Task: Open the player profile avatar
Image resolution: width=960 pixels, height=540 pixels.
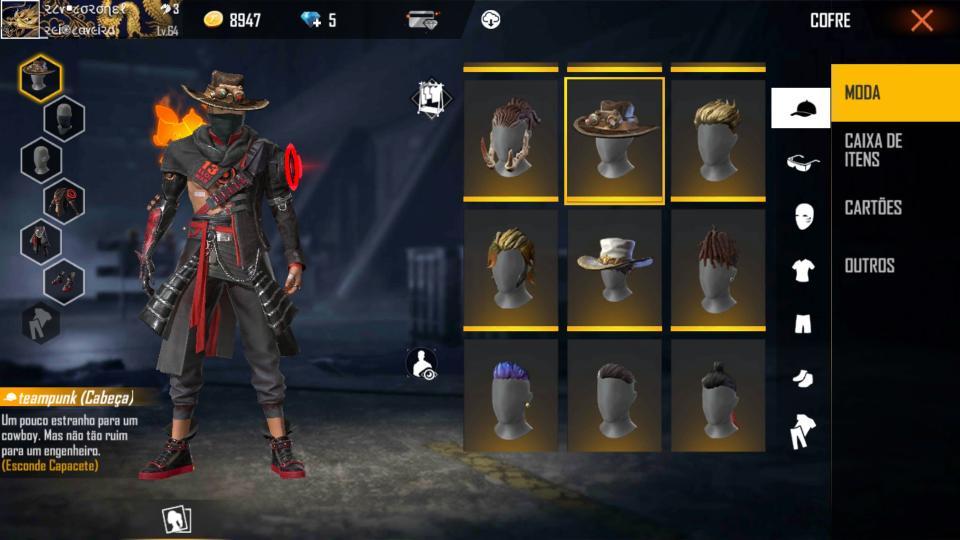Action: (x=20, y=20)
